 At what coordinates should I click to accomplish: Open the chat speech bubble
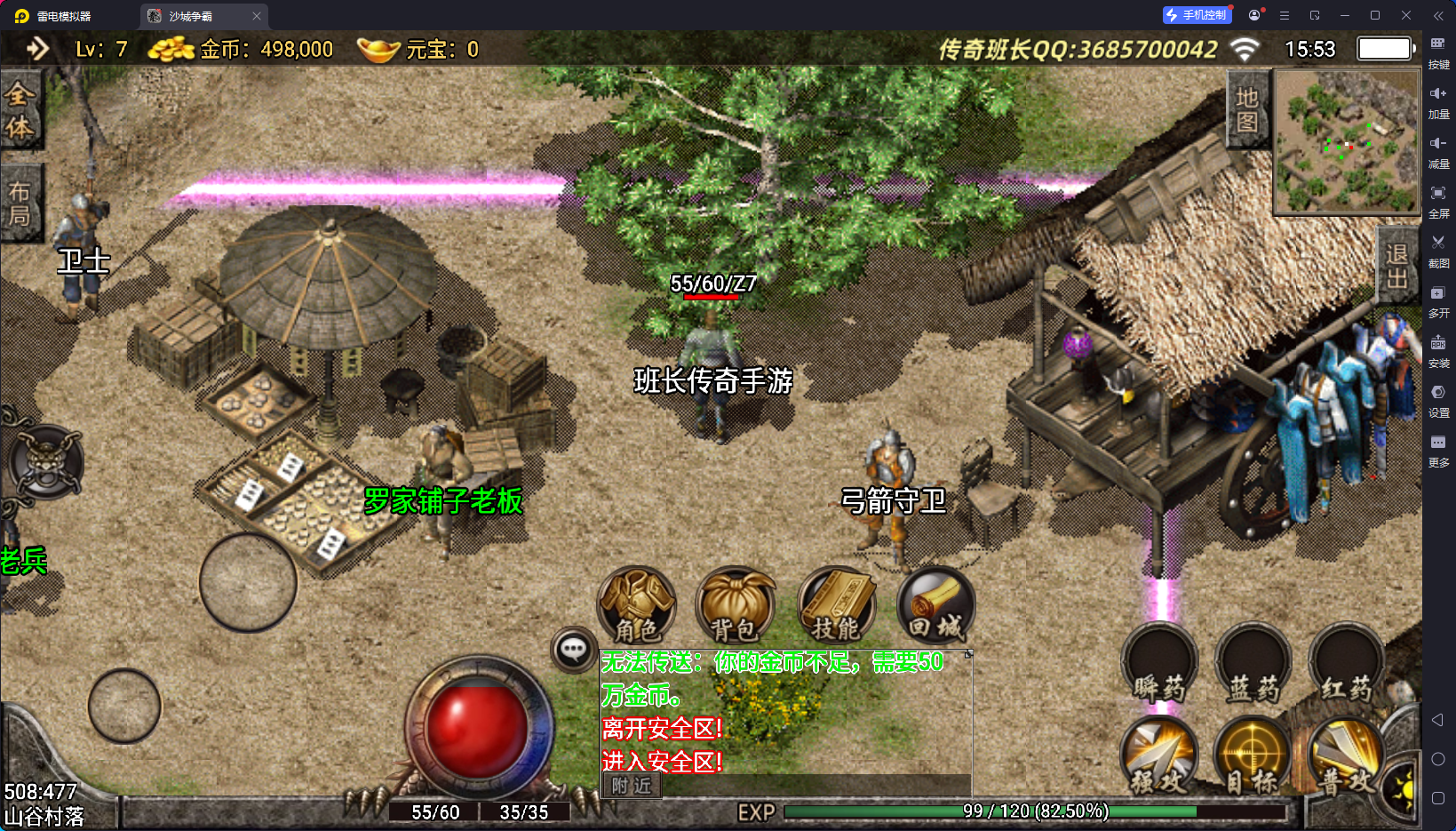[573, 650]
